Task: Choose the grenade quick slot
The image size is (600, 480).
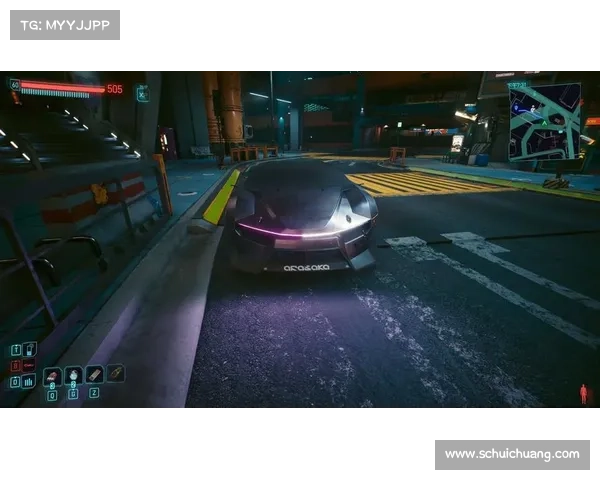Action: (74, 375)
